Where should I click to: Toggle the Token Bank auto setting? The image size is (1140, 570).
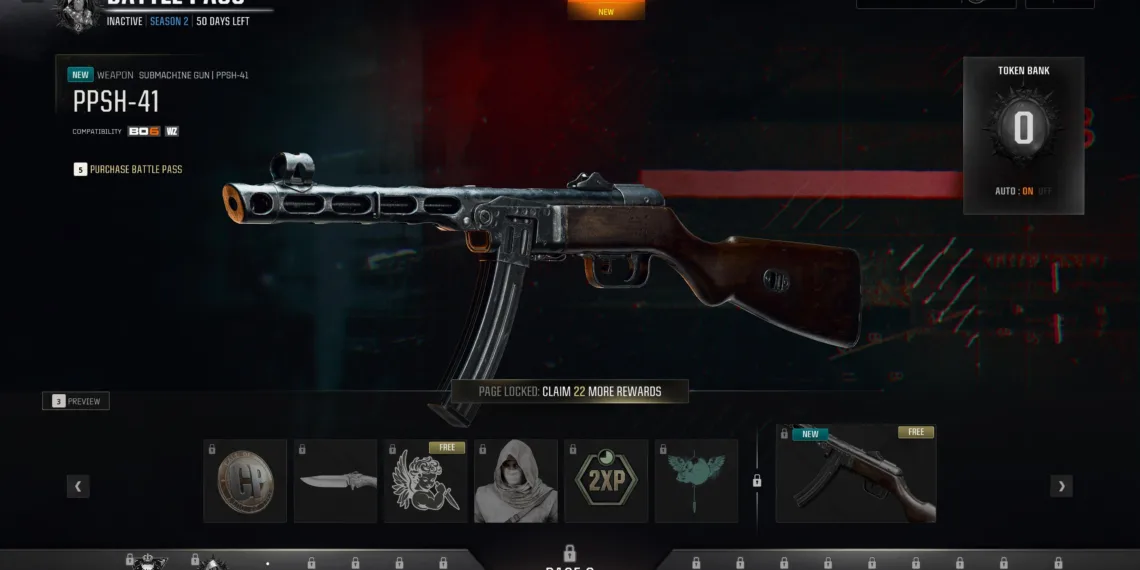1023,191
